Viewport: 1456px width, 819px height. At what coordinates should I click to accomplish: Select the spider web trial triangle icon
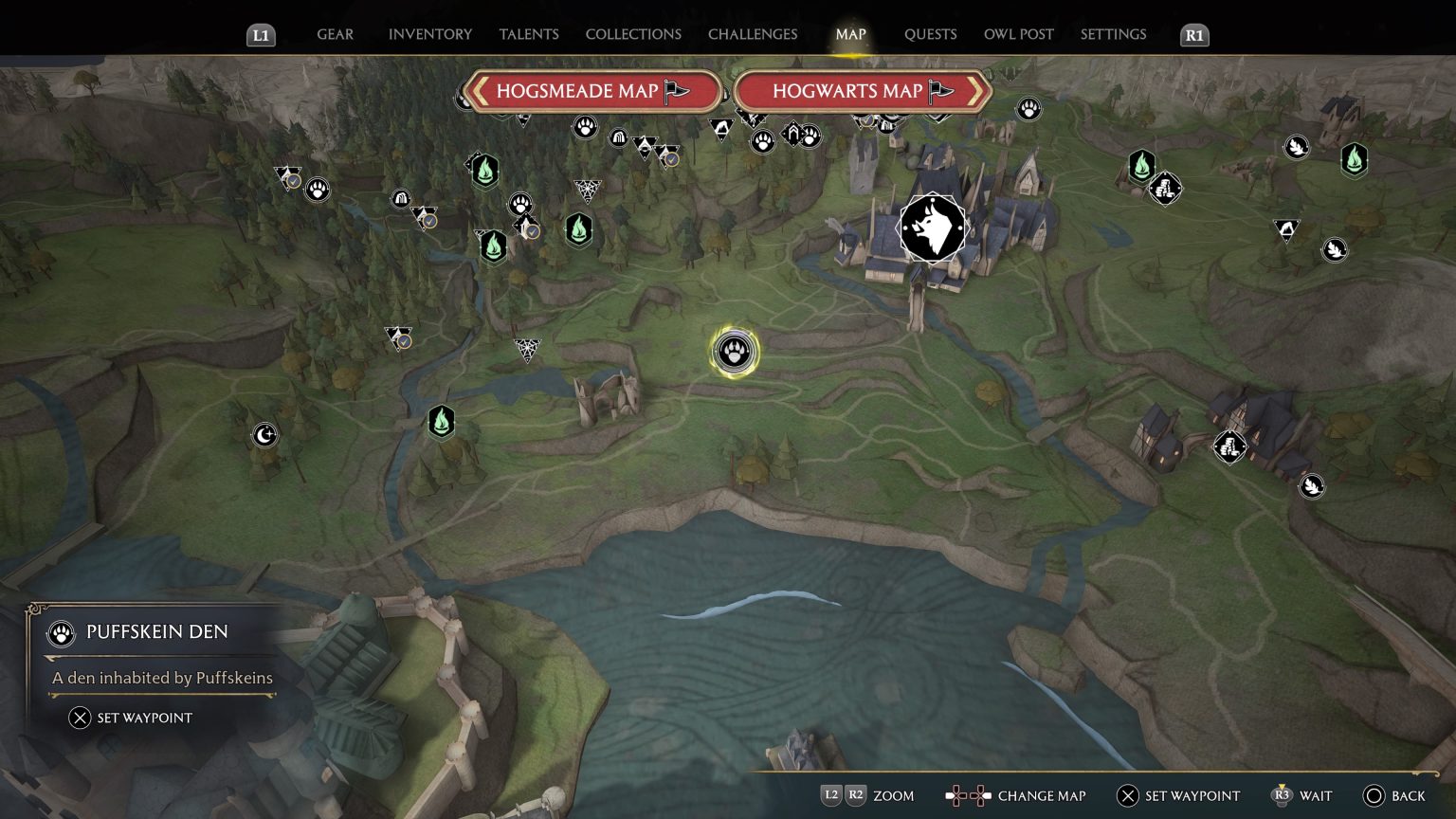tap(525, 350)
